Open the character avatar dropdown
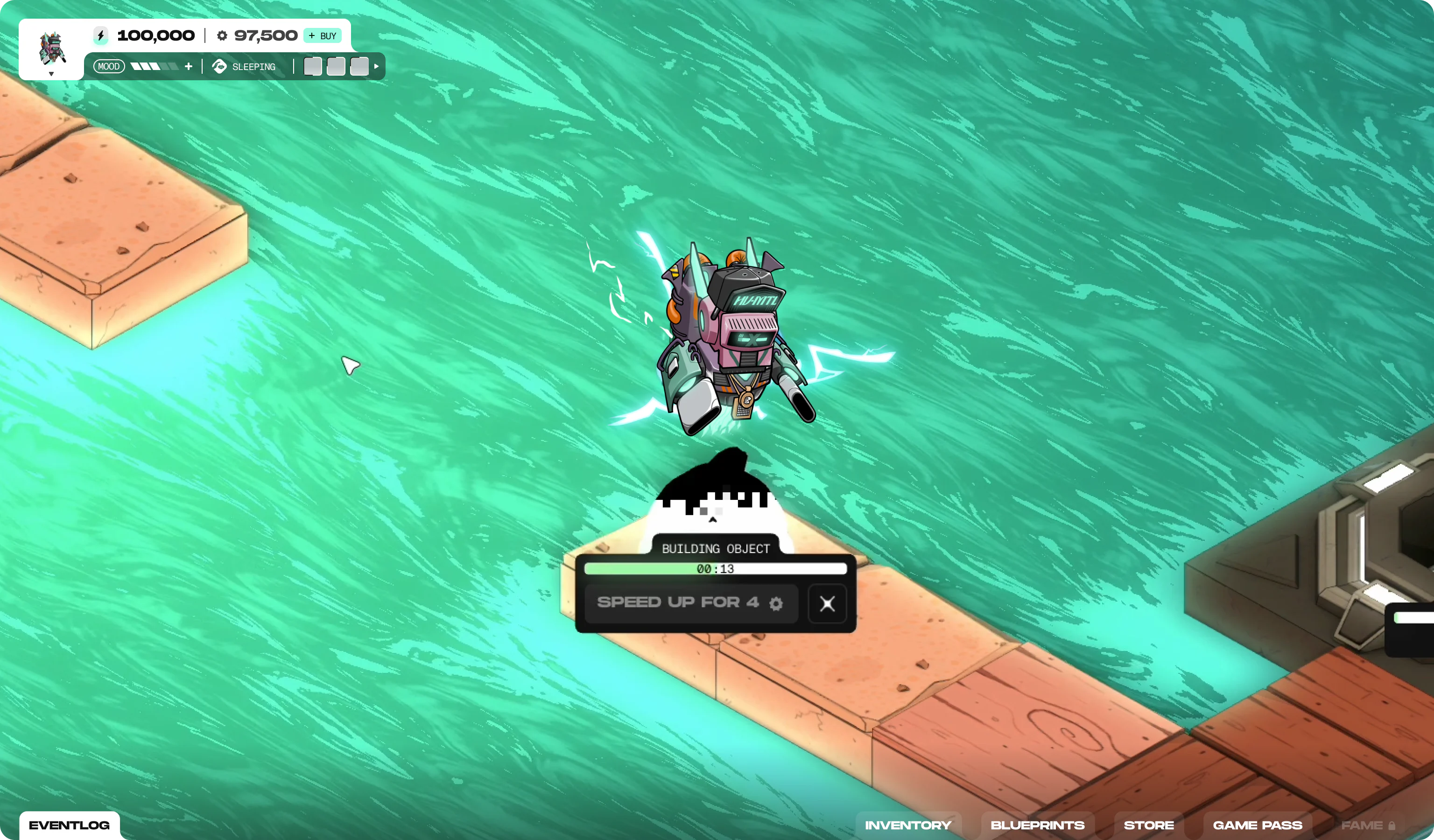Viewport: 1434px width, 840px height. click(51, 74)
